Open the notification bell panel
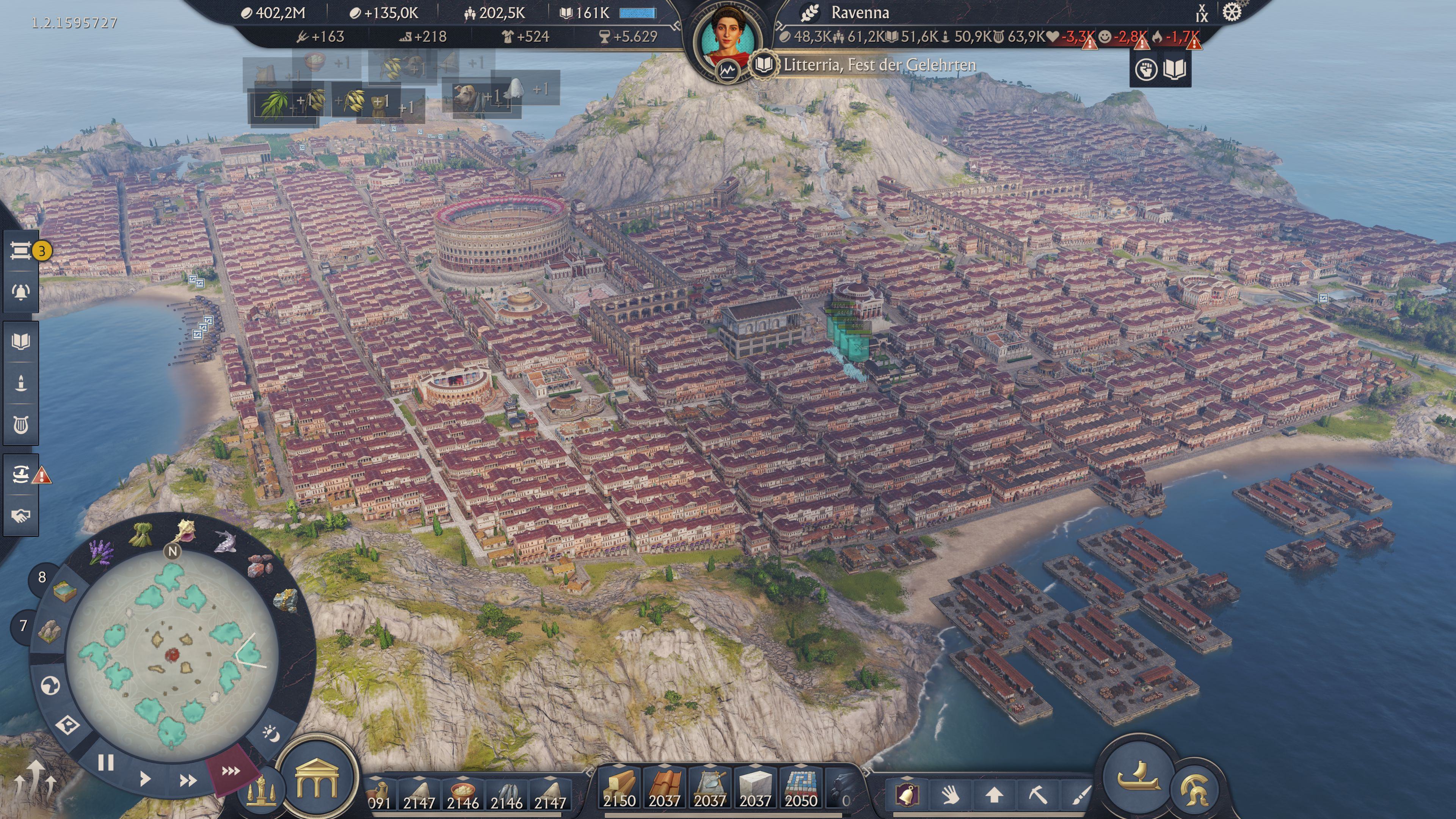The width and height of the screenshot is (1456, 819). click(x=21, y=292)
